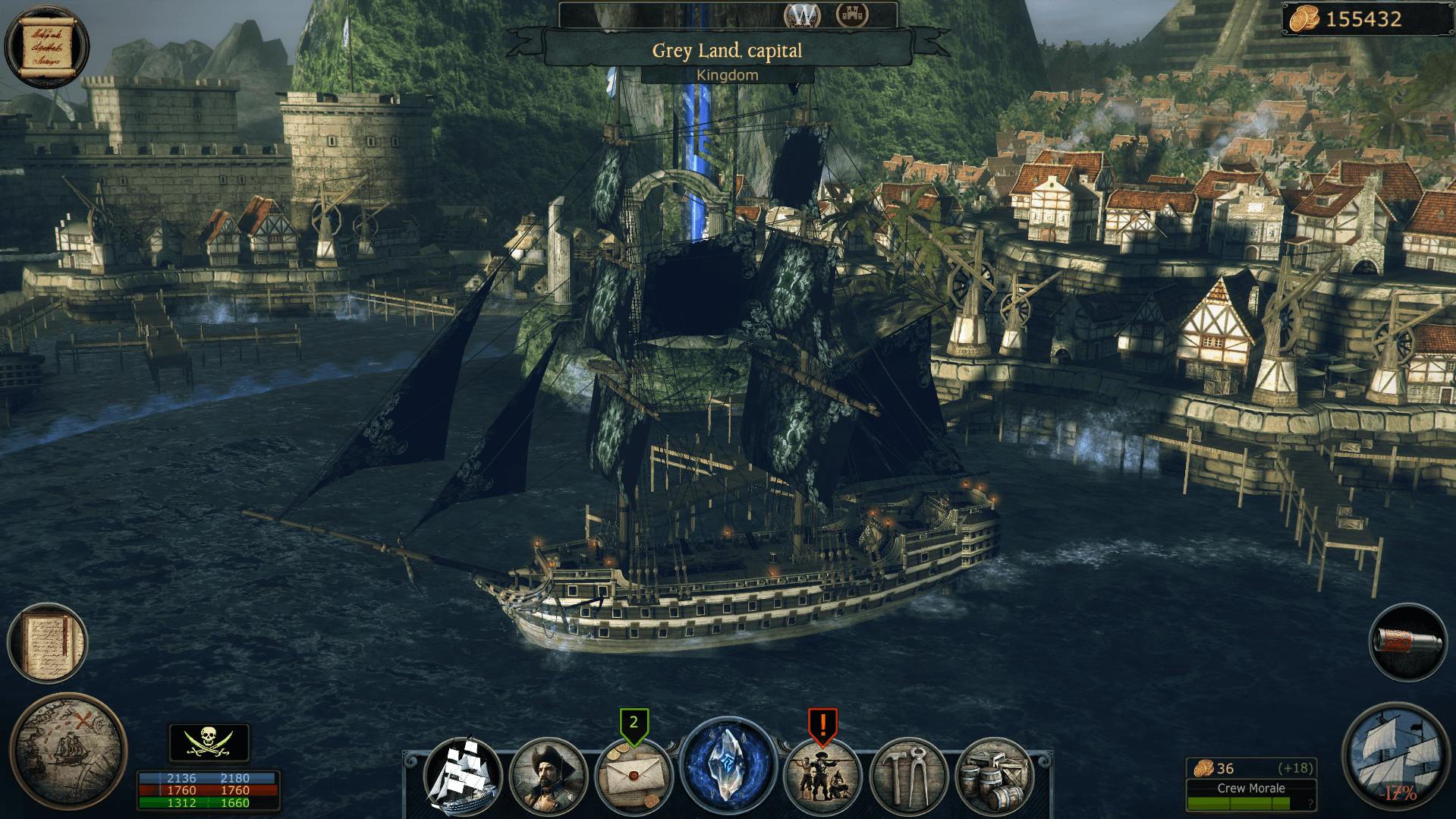Click the green number 2 notification badge
Screen dimensions: 1456x819
pos(634,723)
